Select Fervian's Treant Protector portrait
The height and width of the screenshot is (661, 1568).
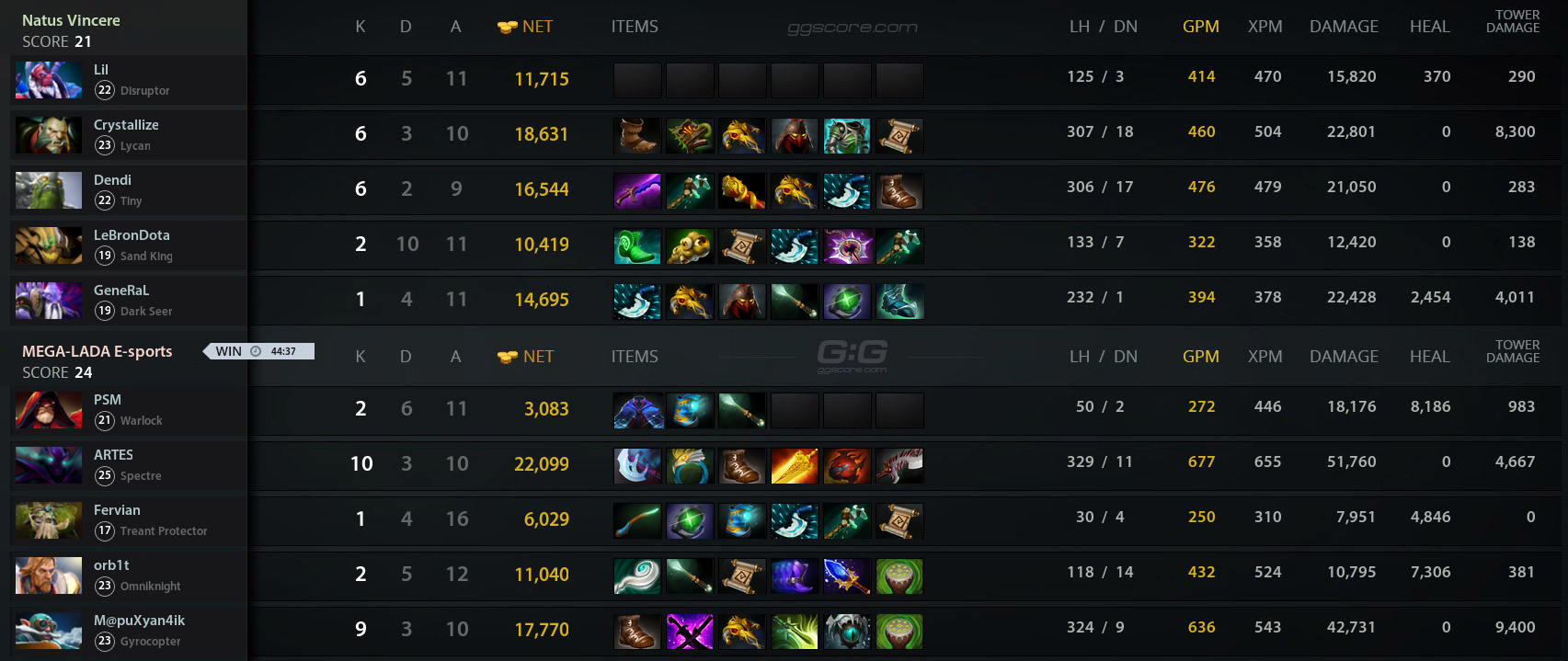click(49, 520)
